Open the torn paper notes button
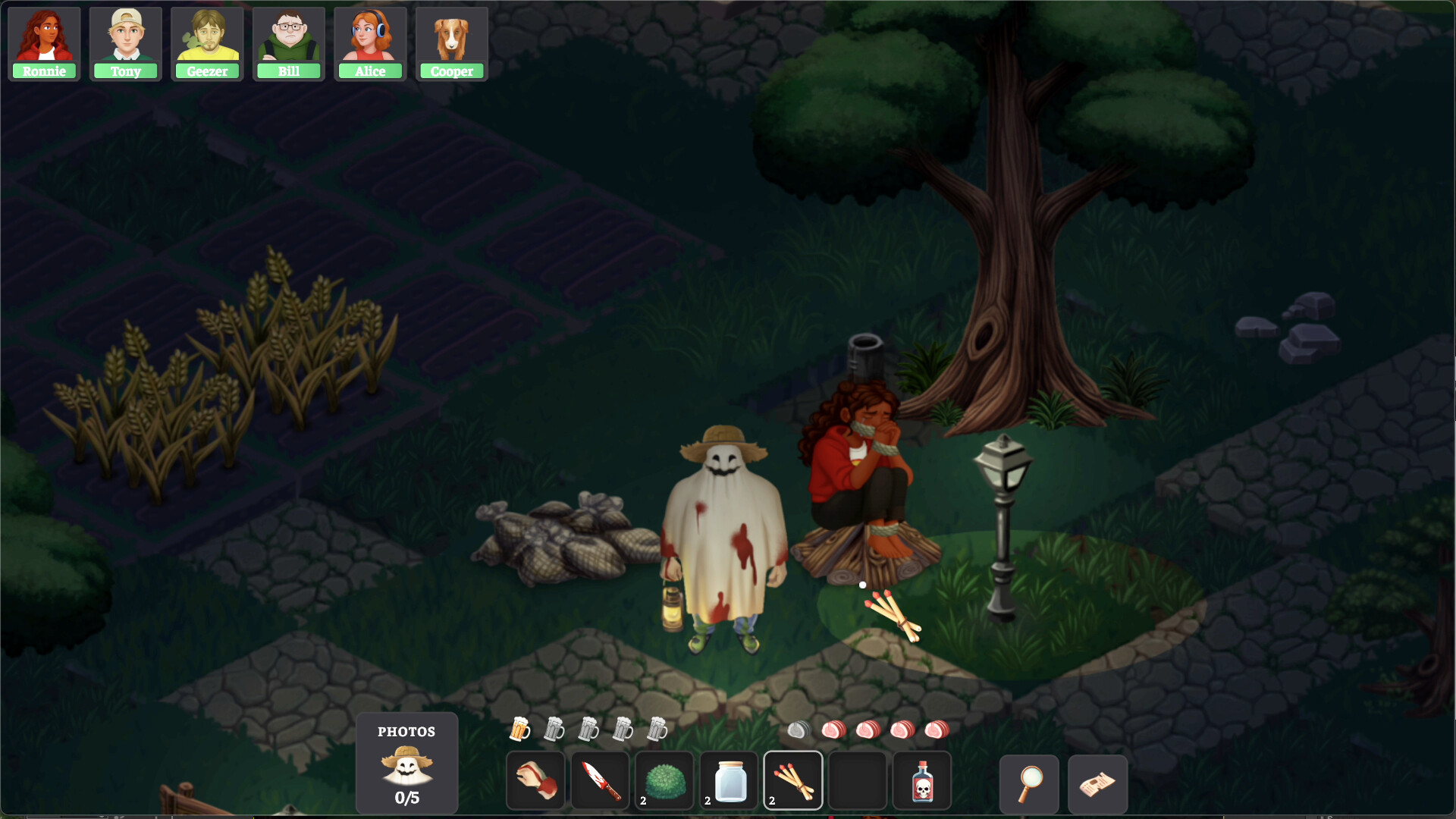 tap(1097, 784)
